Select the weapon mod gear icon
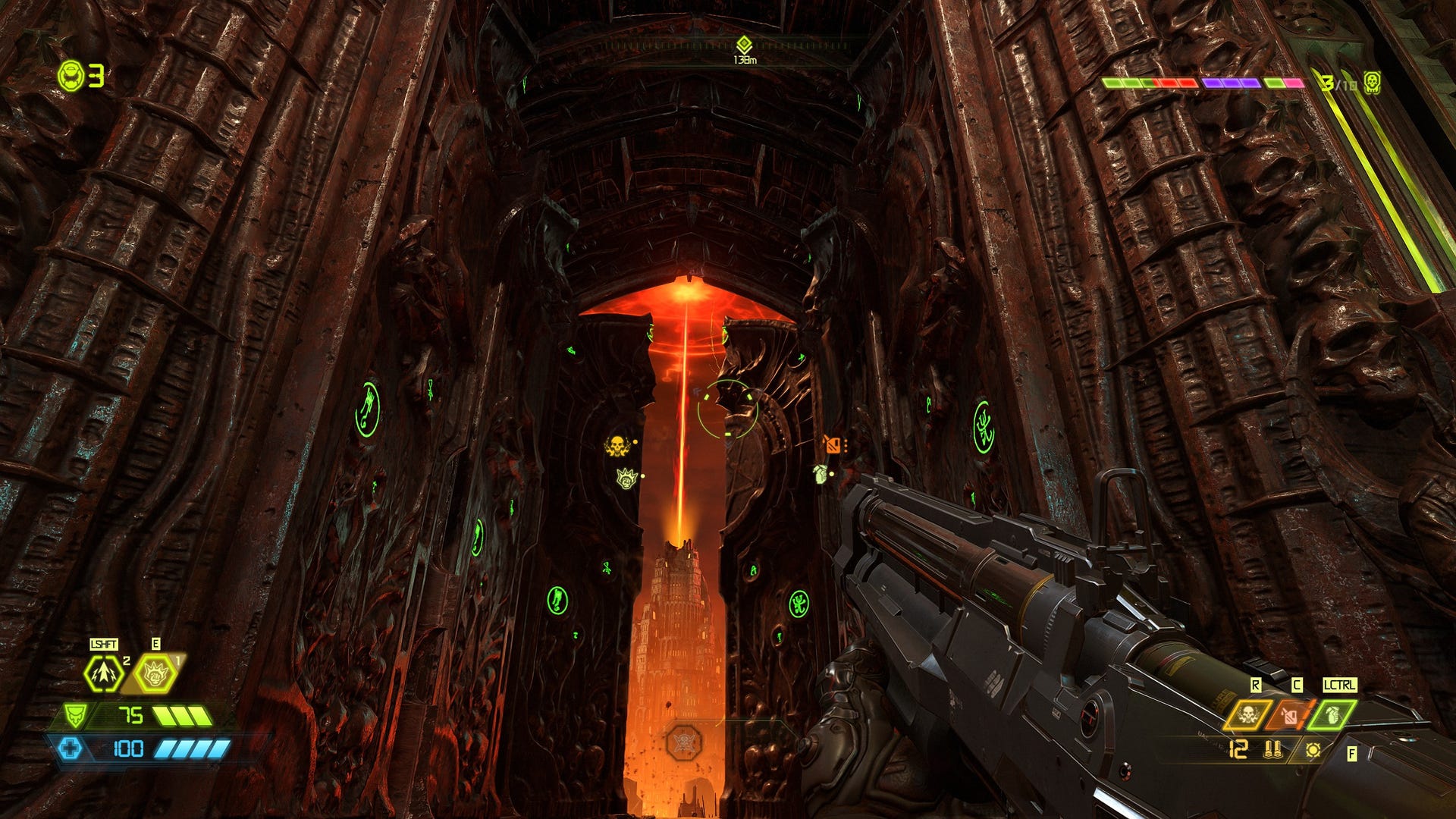This screenshot has width=1456, height=819. tap(1313, 750)
